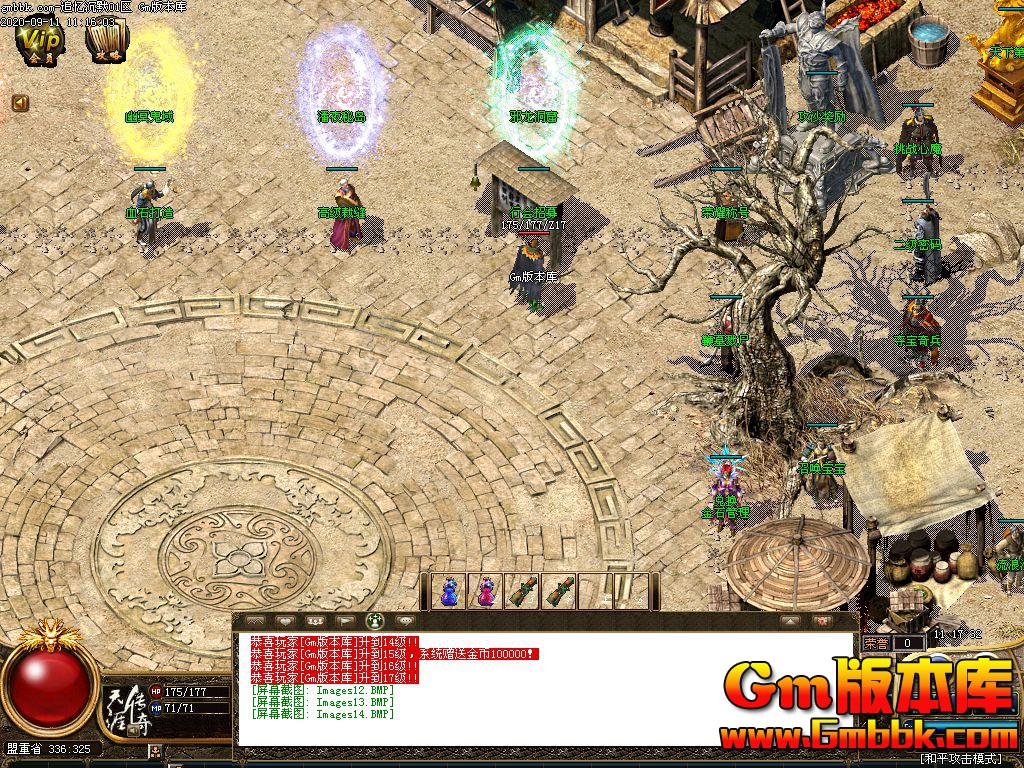Open the VIP 会员 membership icon

pos(42,43)
